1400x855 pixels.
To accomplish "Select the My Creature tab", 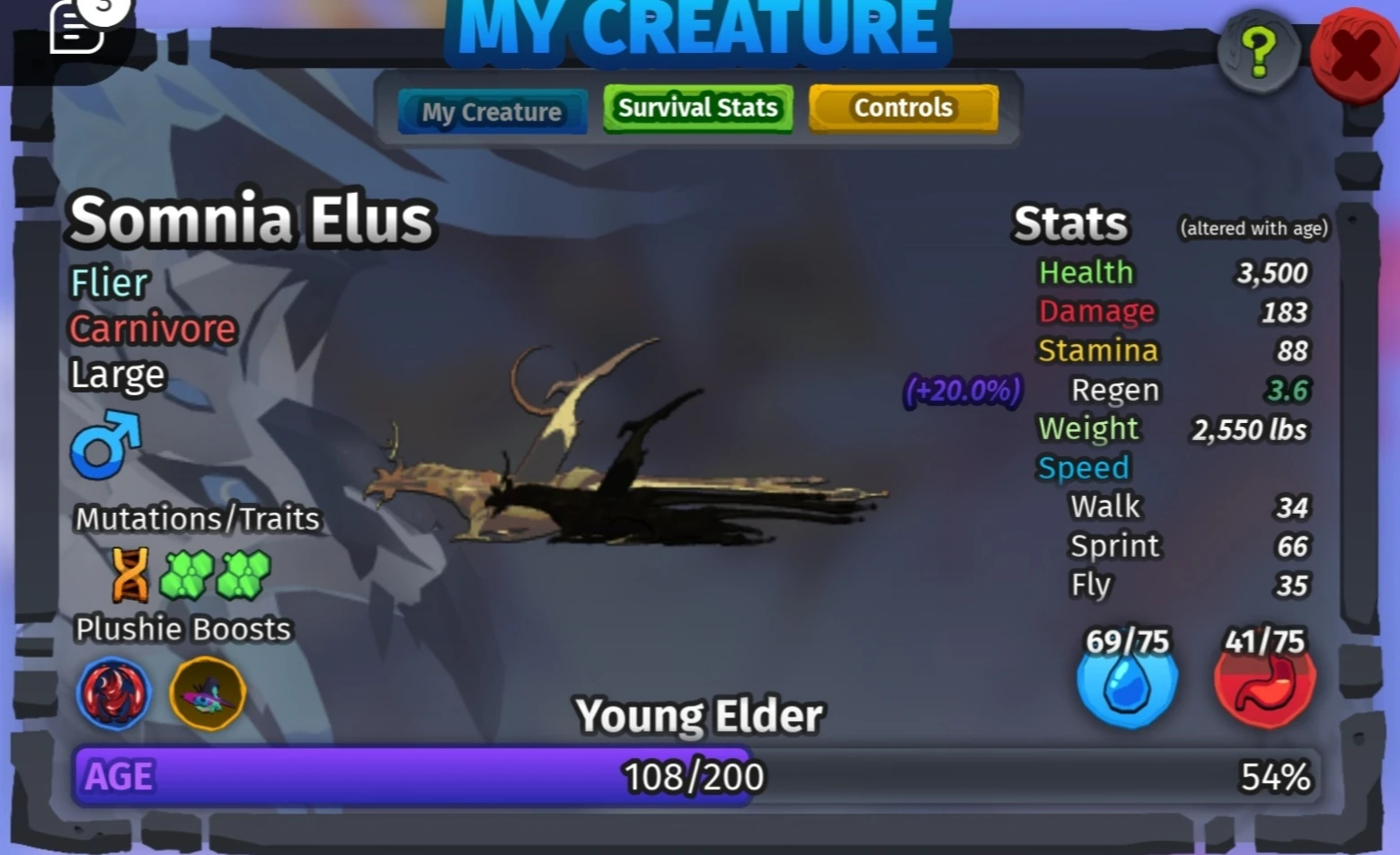I will [x=492, y=111].
